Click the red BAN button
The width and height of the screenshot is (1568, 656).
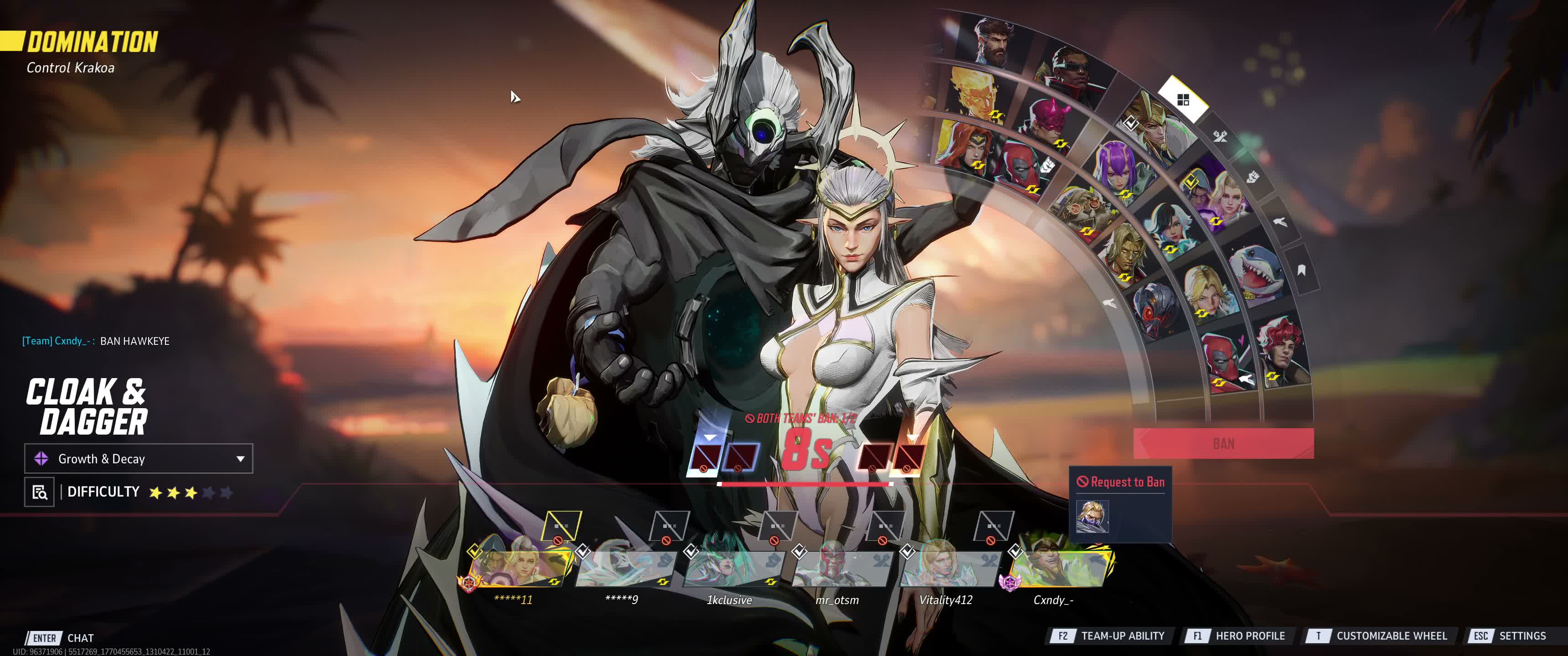pyautogui.click(x=1223, y=443)
